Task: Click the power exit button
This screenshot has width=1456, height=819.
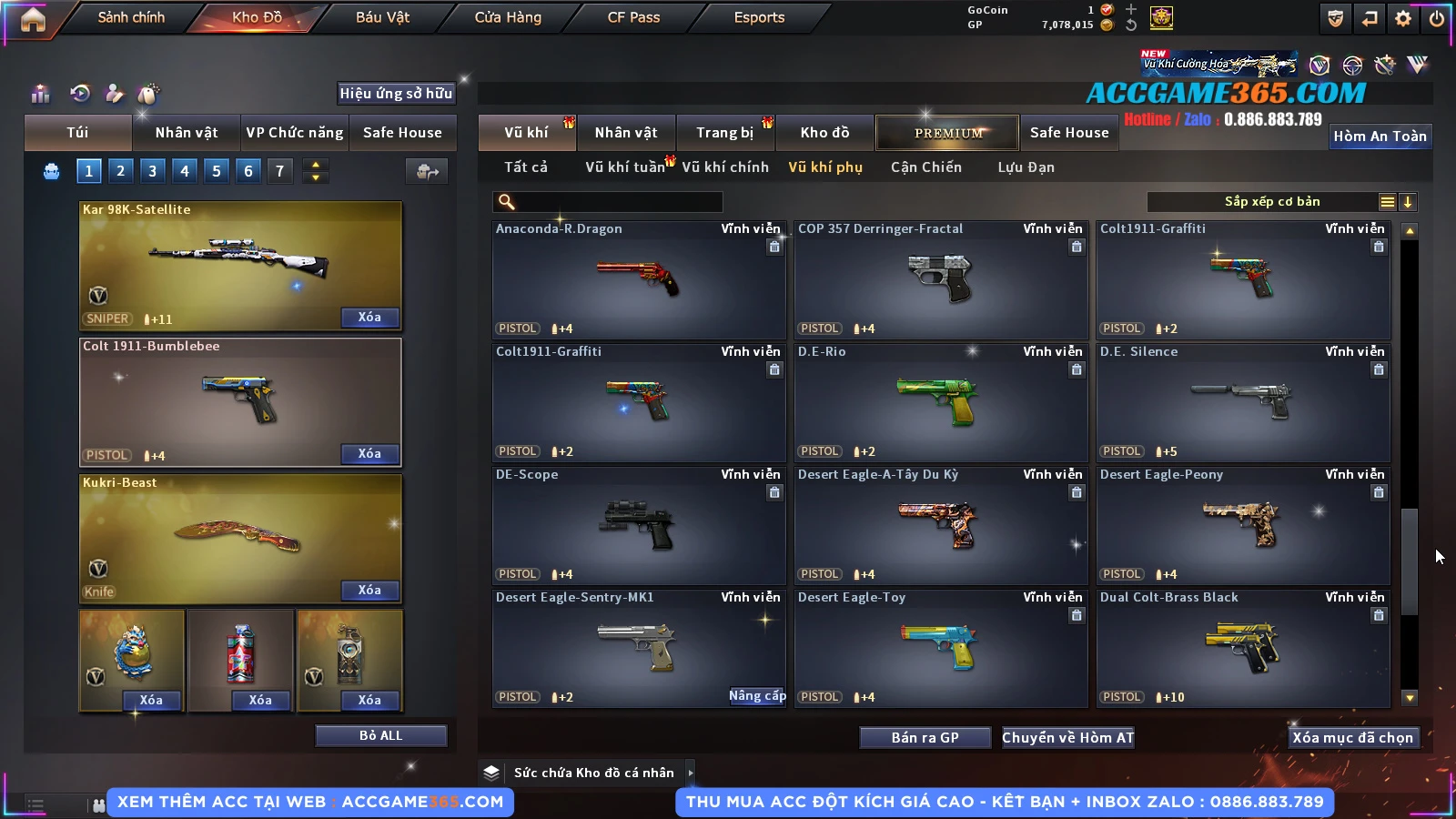Action: (1437, 18)
